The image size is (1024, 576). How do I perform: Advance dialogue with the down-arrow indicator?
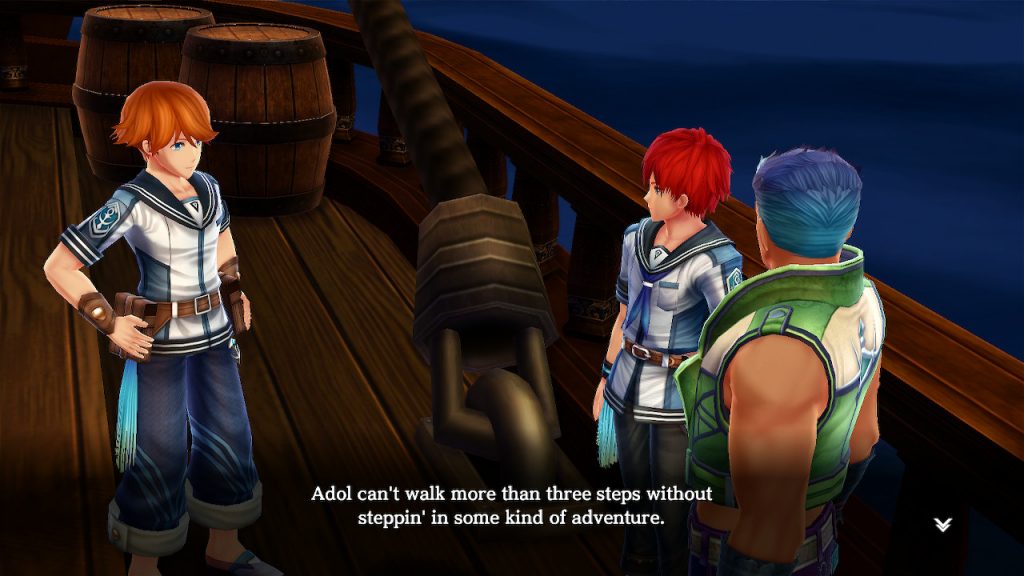point(942,525)
